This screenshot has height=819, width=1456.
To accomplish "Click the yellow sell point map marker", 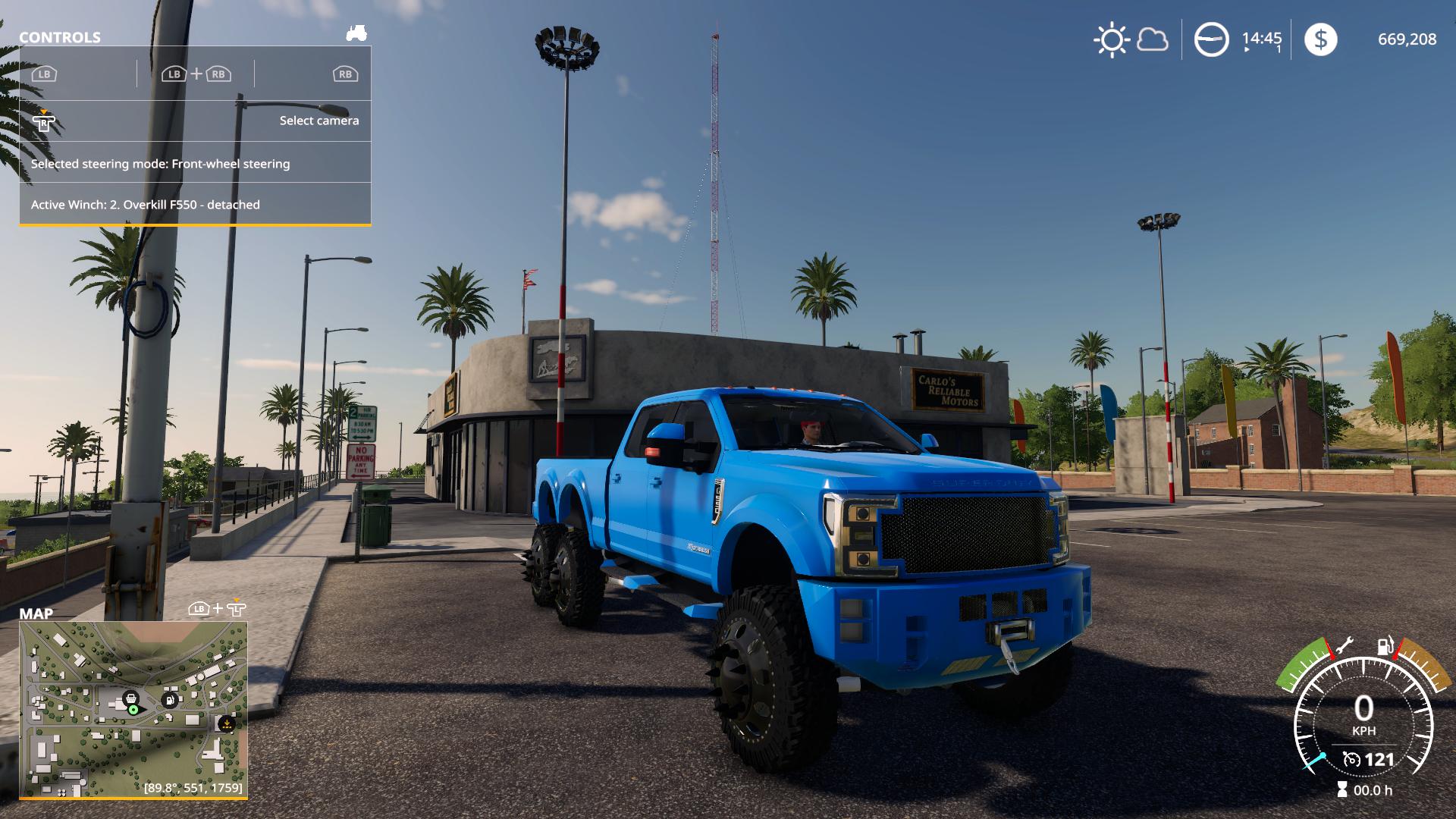I will click(x=225, y=723).
